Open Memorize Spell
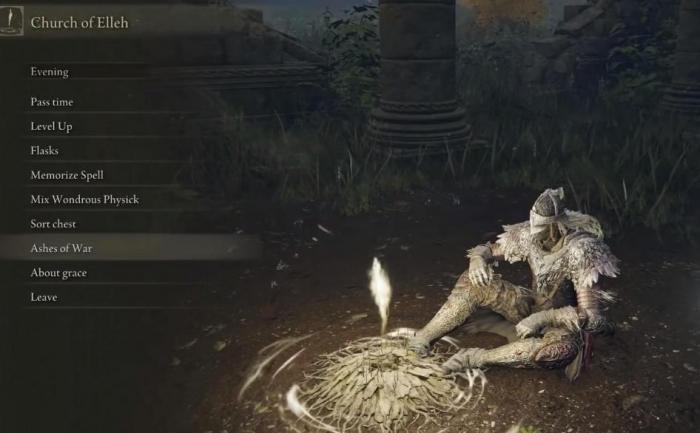Viewport: 700px width, 433px height. pos(67,175)
